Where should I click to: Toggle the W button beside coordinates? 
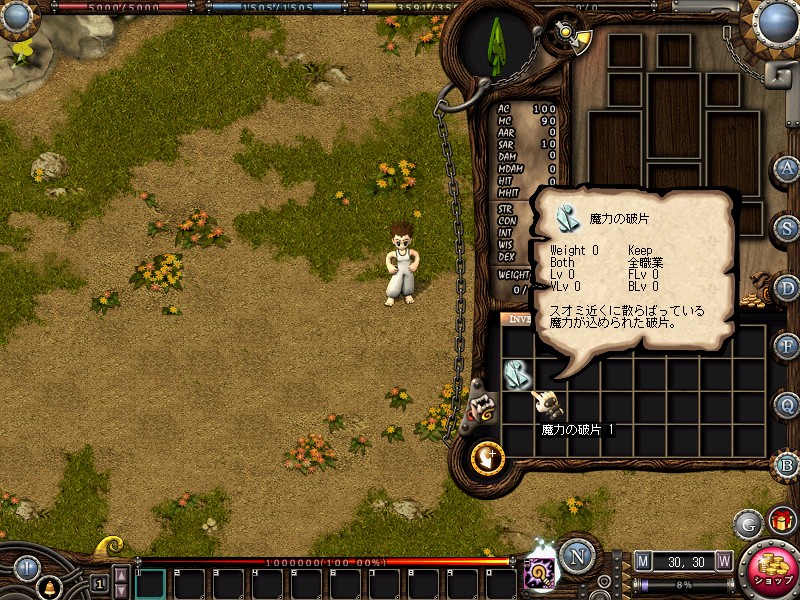724,561
